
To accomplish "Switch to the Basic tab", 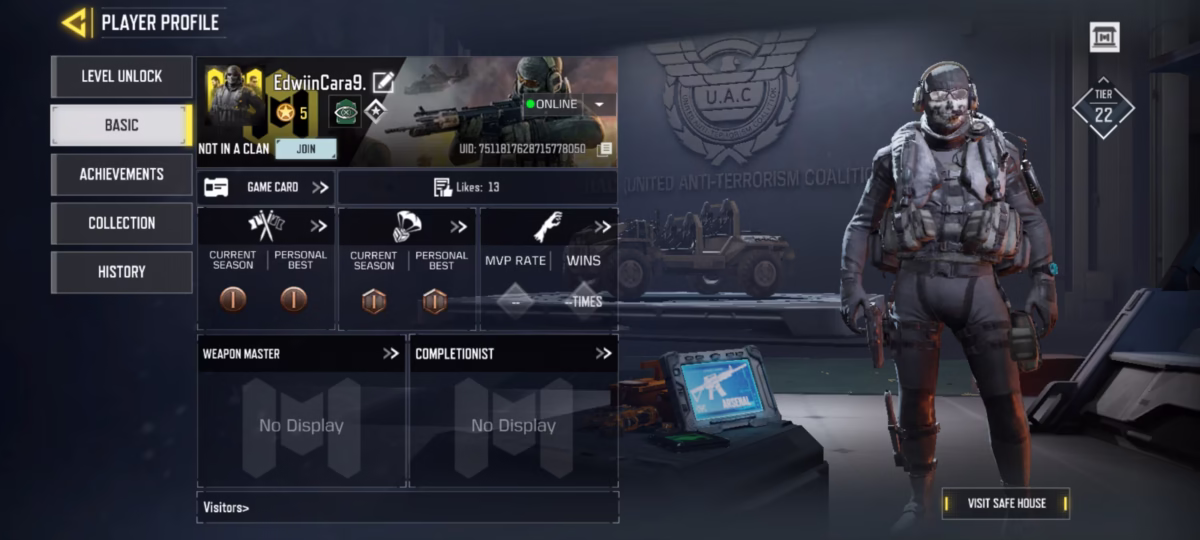I will coord(121,125).
